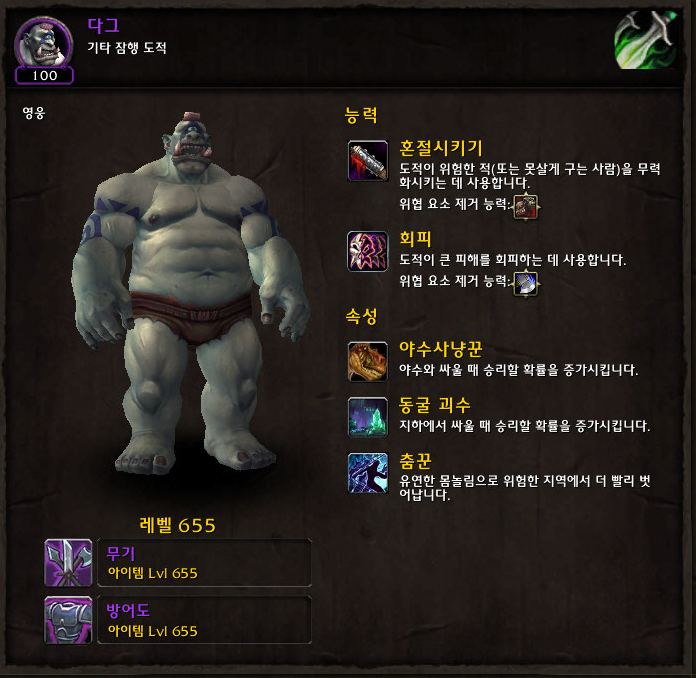Choose the 동굴 괴수 trait icon
Screen dimensions: 696x678
tap(367, 416)
